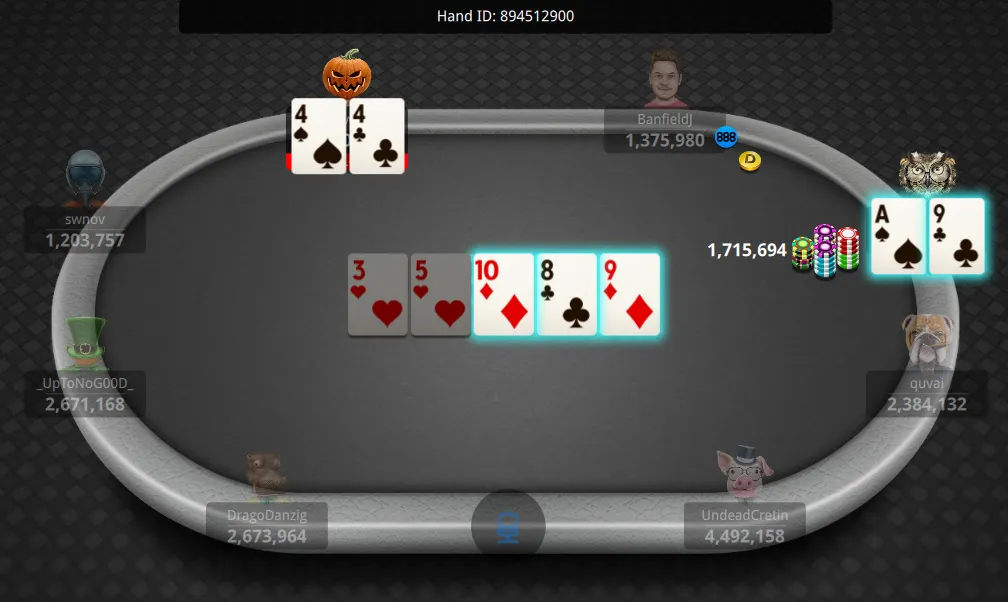Select the owl avatar player
The image size is (1008, 602).
[927, 172]
